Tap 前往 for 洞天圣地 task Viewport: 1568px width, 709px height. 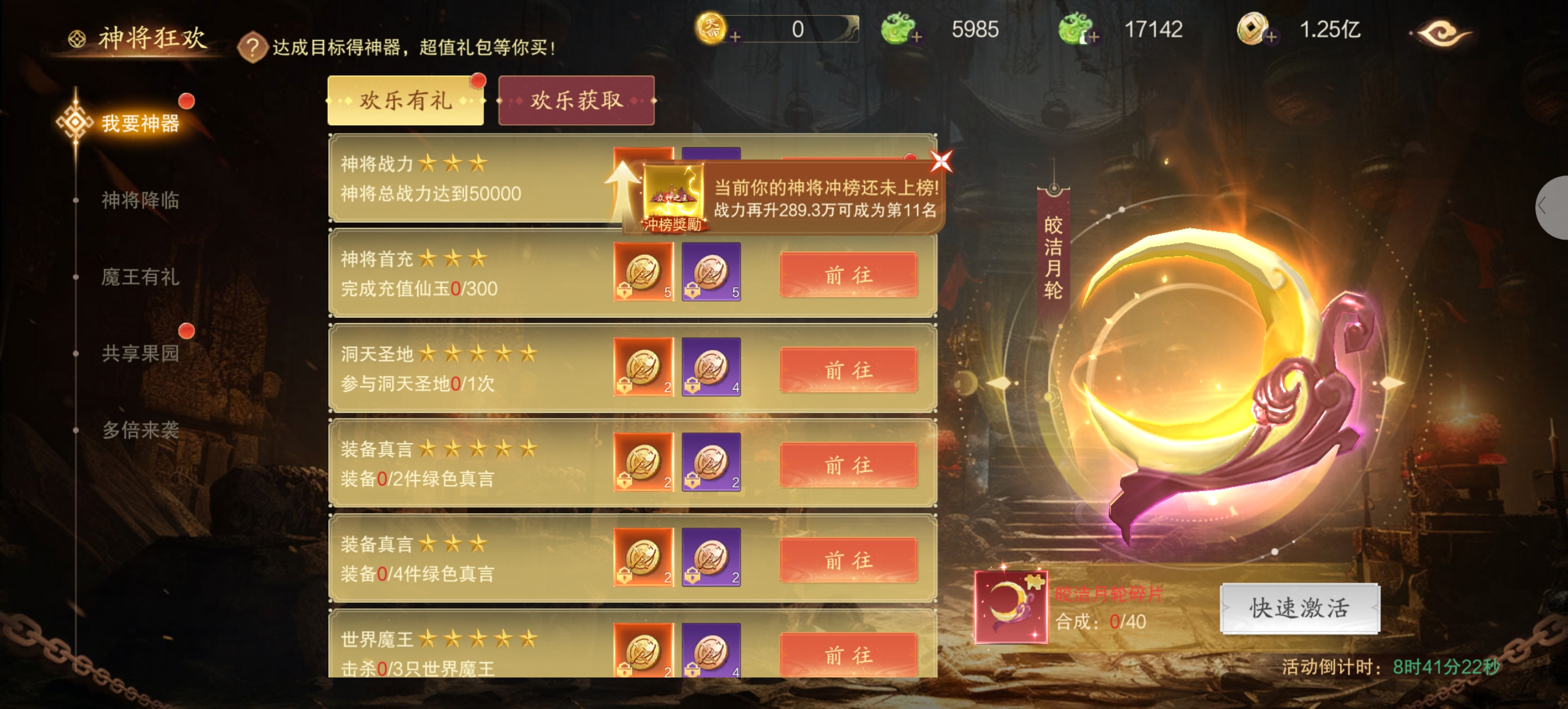848,370
